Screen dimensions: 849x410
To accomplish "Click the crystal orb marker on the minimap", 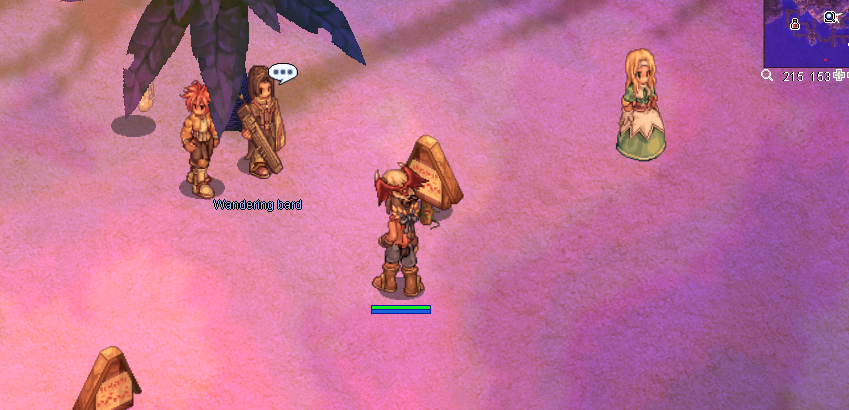I will [830, 17].
